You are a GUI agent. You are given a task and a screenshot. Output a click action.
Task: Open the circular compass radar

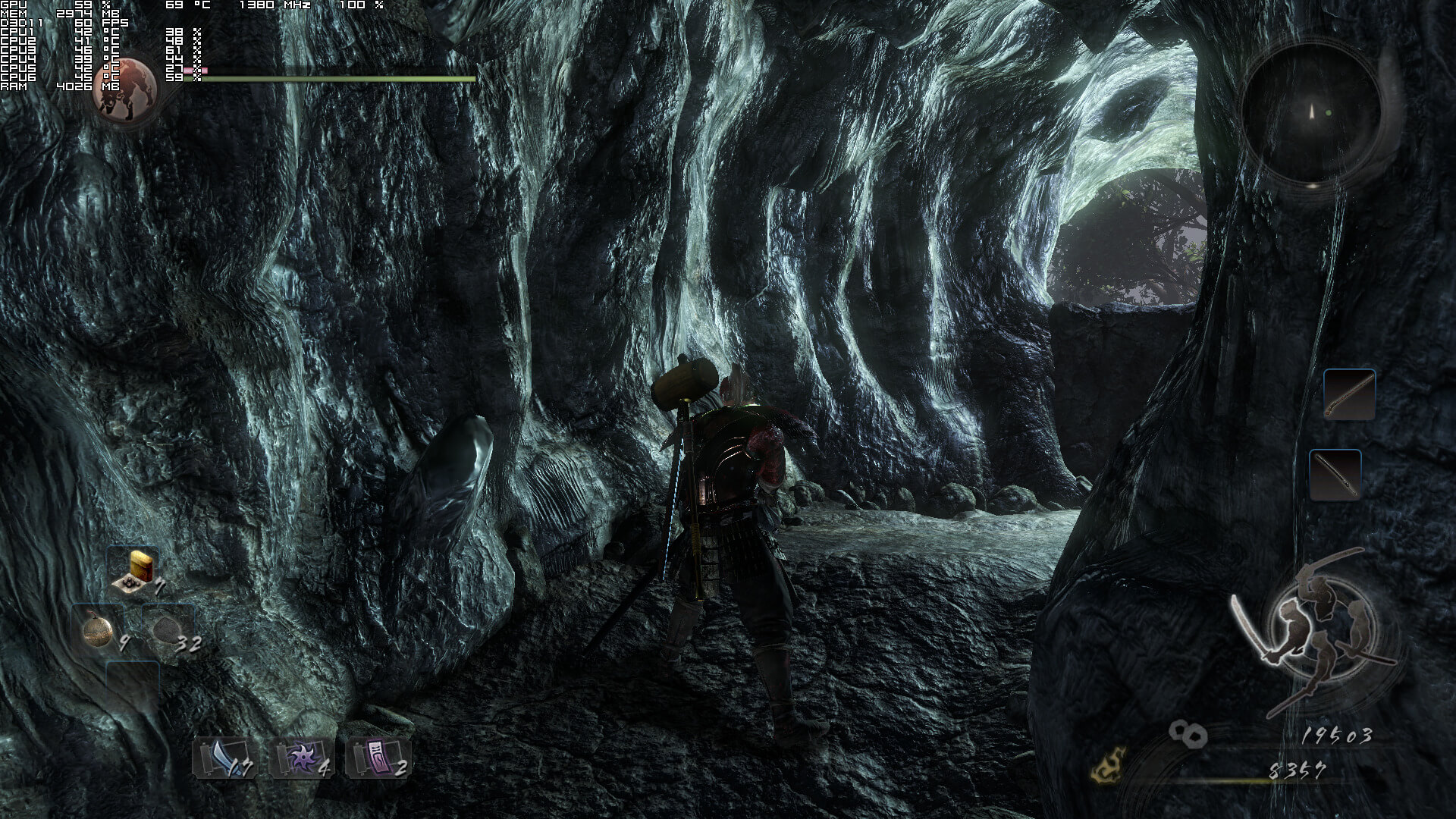[1311, 114]
